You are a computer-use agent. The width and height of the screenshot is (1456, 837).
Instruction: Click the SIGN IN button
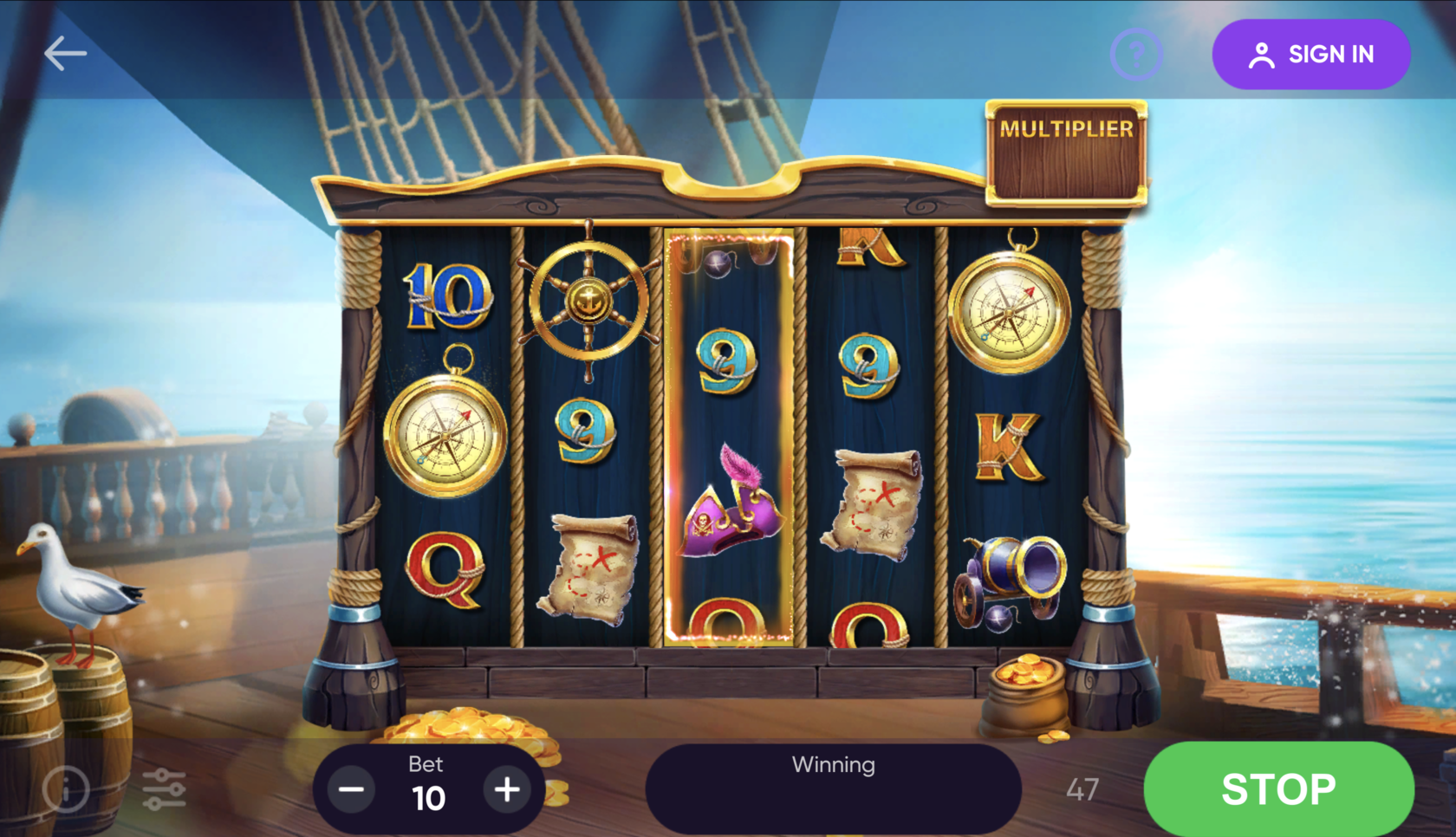coord(1311,54)
